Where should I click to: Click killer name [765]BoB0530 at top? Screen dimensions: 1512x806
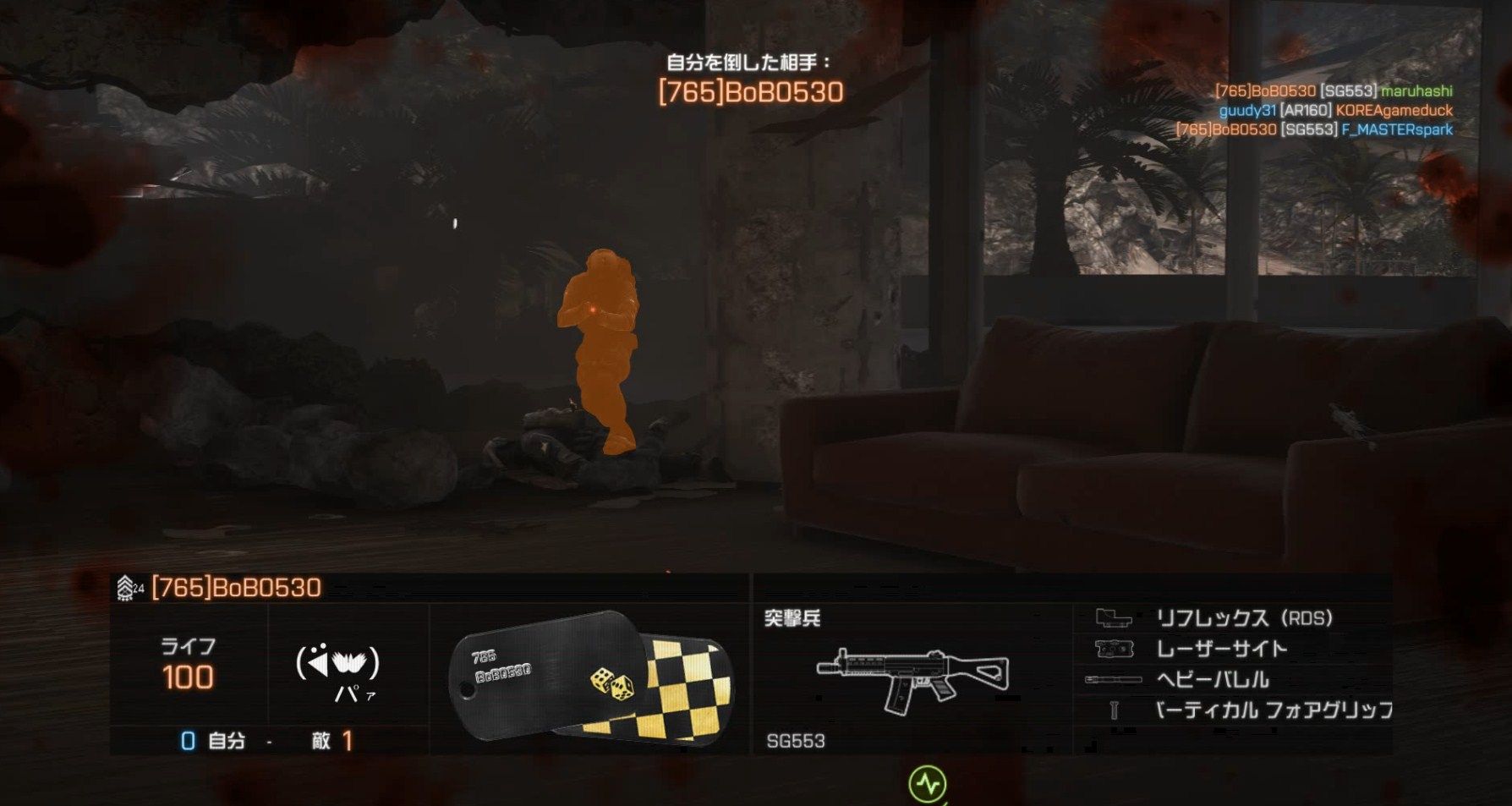[x=753, y=90]
